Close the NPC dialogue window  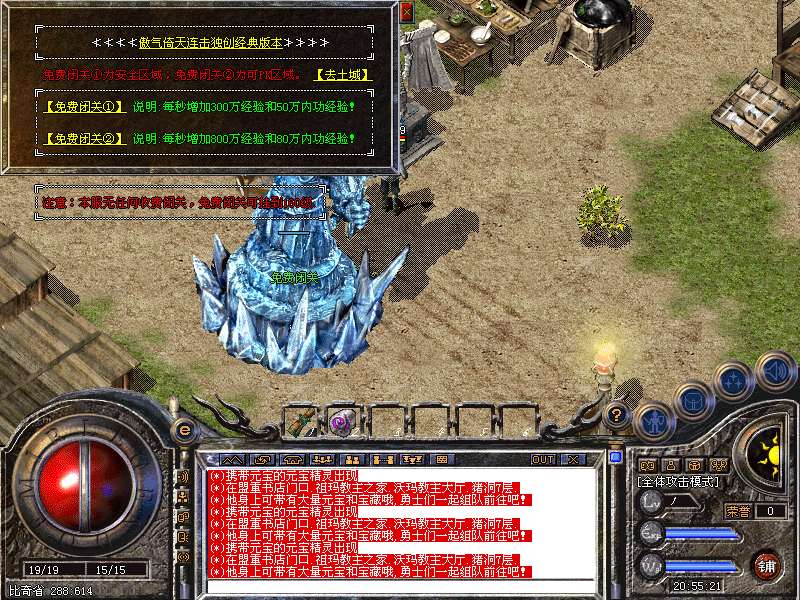pos(406,12)
